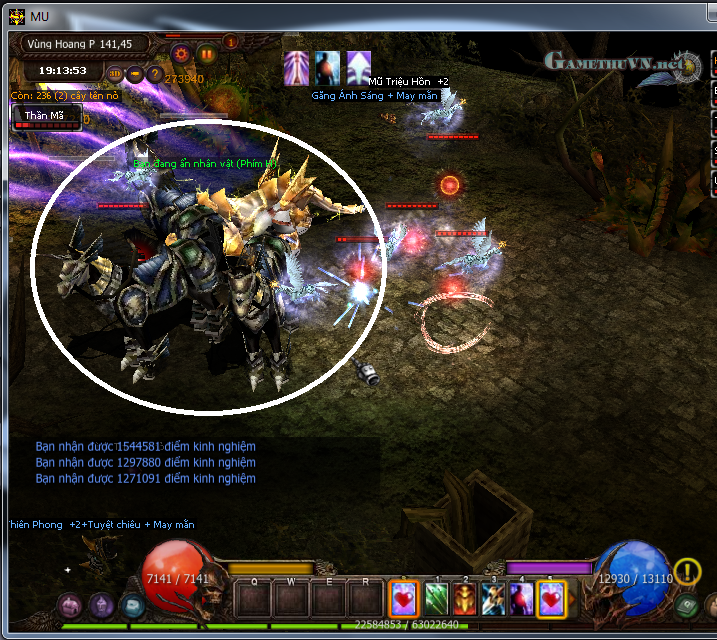Activate the green blade skill in slot 1

click(x=437, y=599)
